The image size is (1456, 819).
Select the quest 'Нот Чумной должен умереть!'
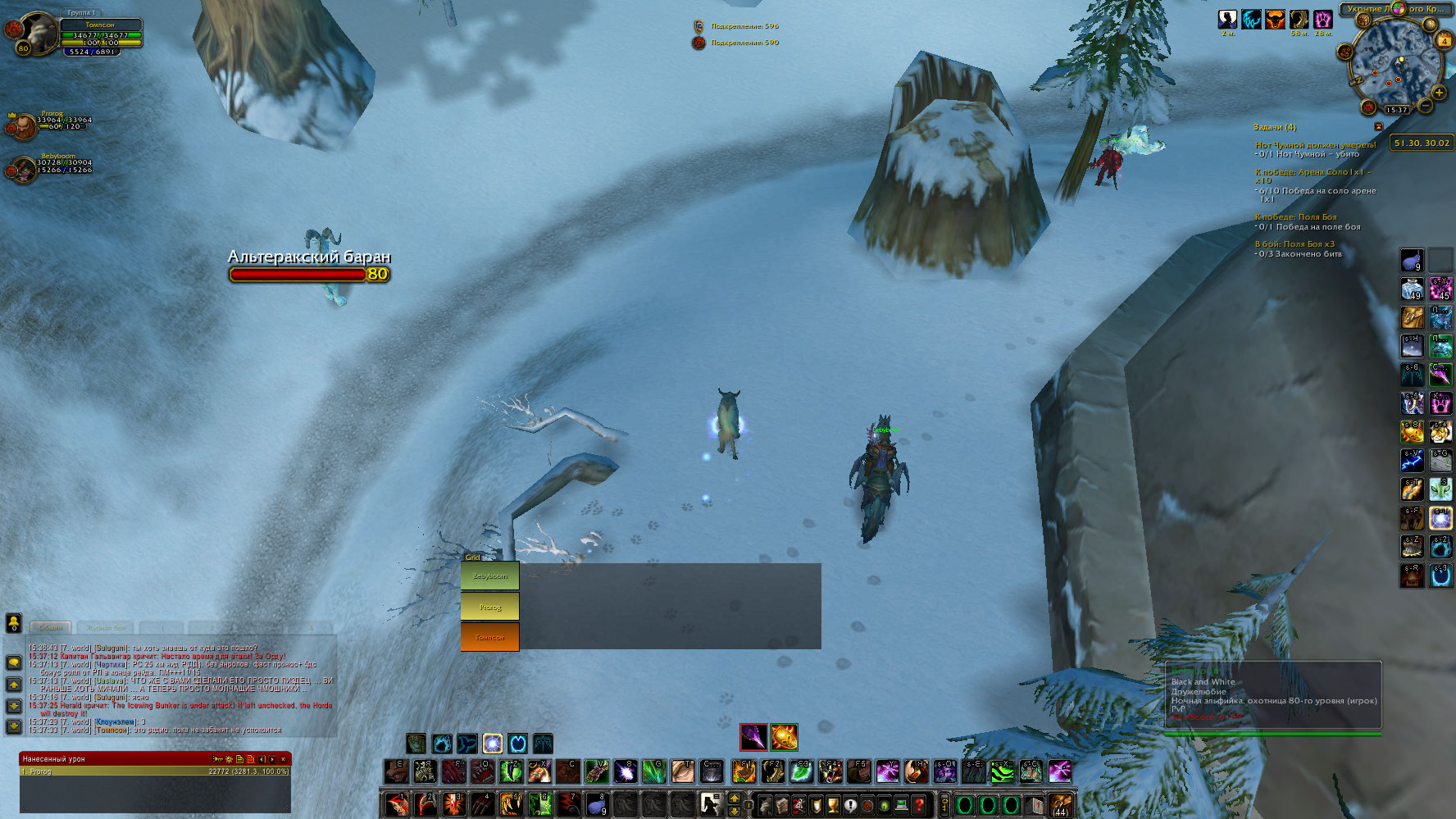(1315, 145)
